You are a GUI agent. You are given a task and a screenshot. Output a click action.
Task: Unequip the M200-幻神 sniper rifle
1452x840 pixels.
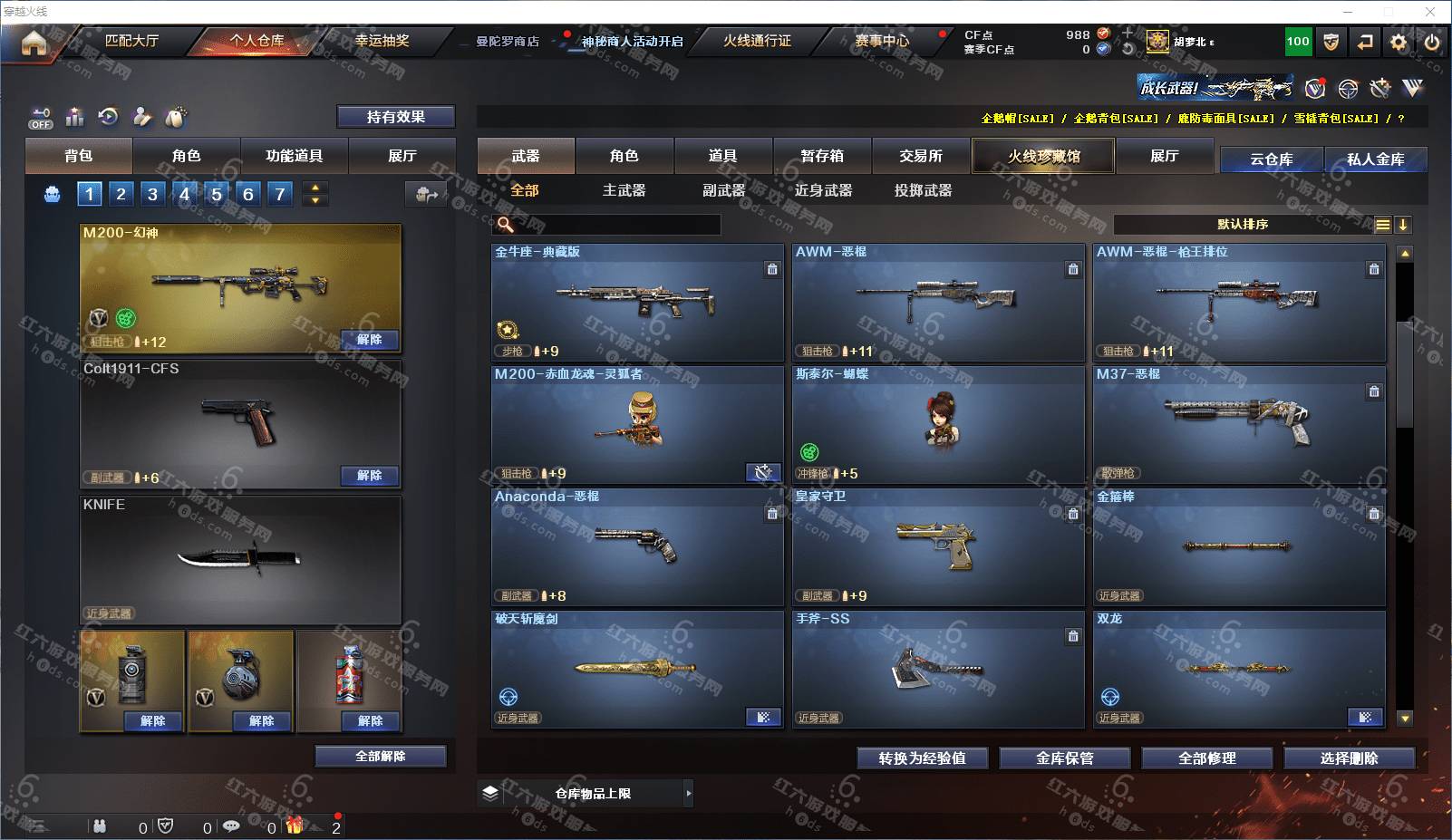click(369, 340)
